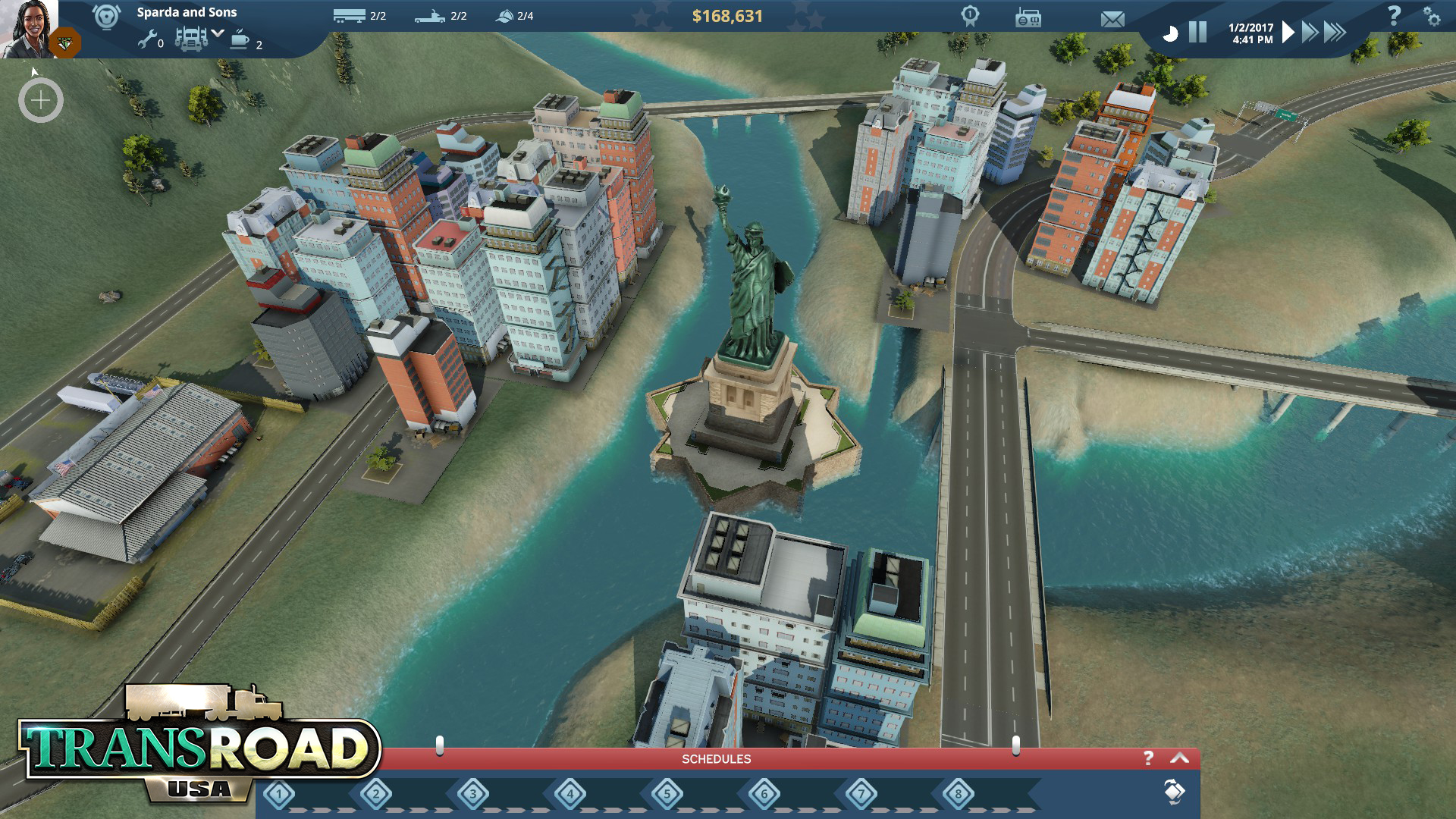Click the circular plus button

coord(41,100)
